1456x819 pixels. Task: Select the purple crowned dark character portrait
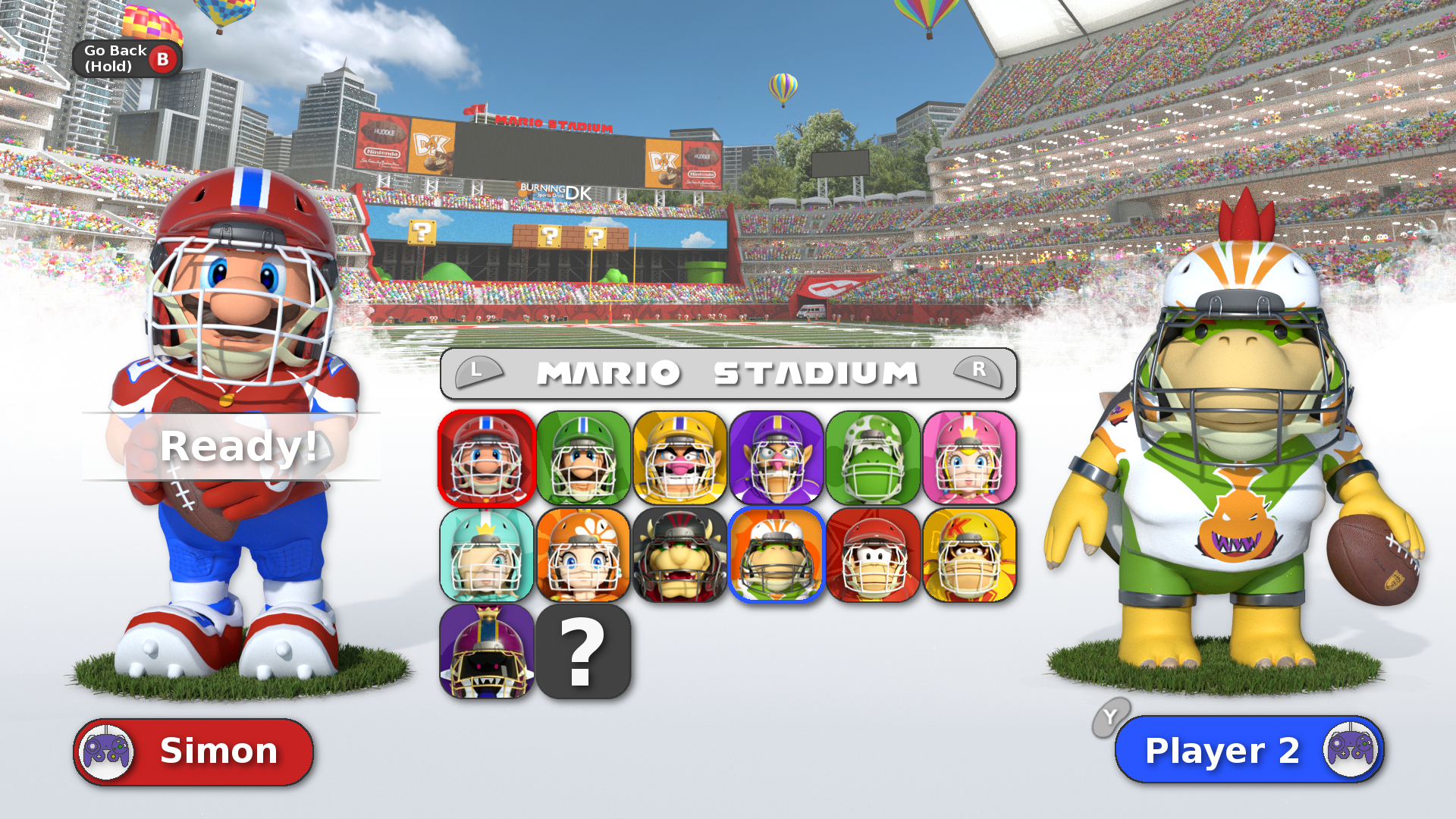tap(487, 651)
